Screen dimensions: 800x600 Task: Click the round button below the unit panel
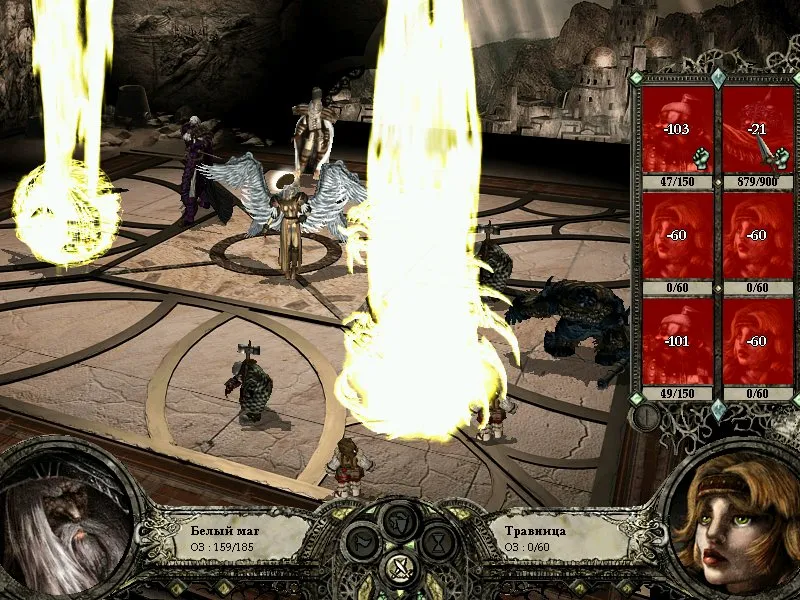[646, 417]
